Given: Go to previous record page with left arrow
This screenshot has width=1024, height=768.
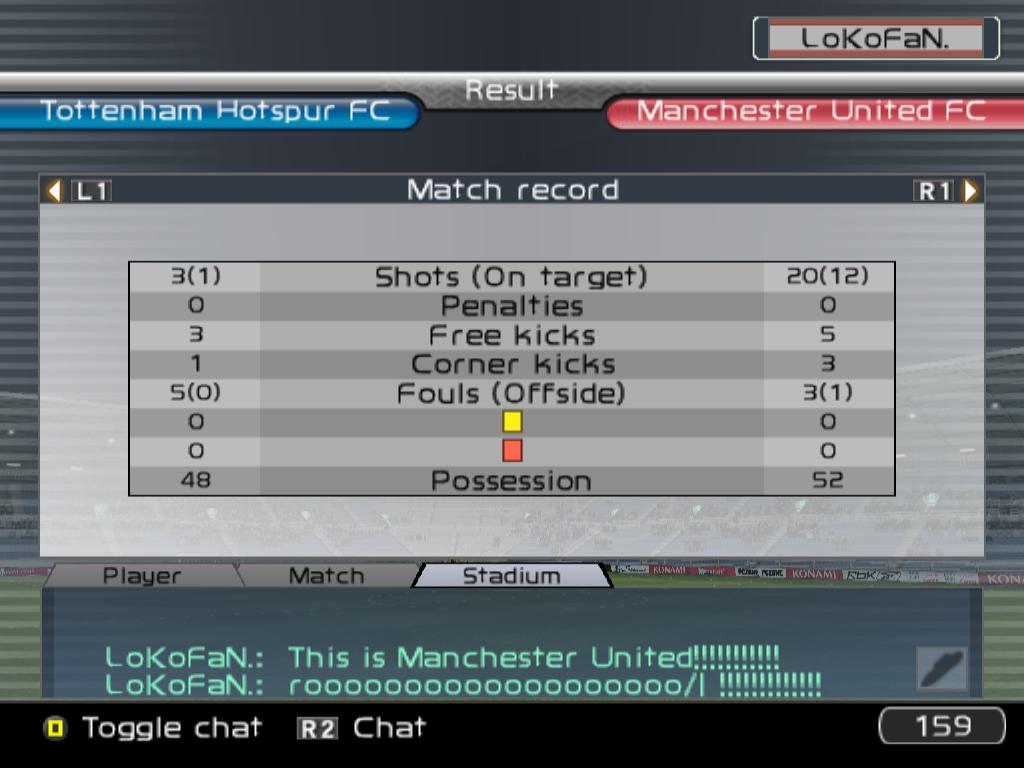Looking at the screenshot, I should [55, 190].
